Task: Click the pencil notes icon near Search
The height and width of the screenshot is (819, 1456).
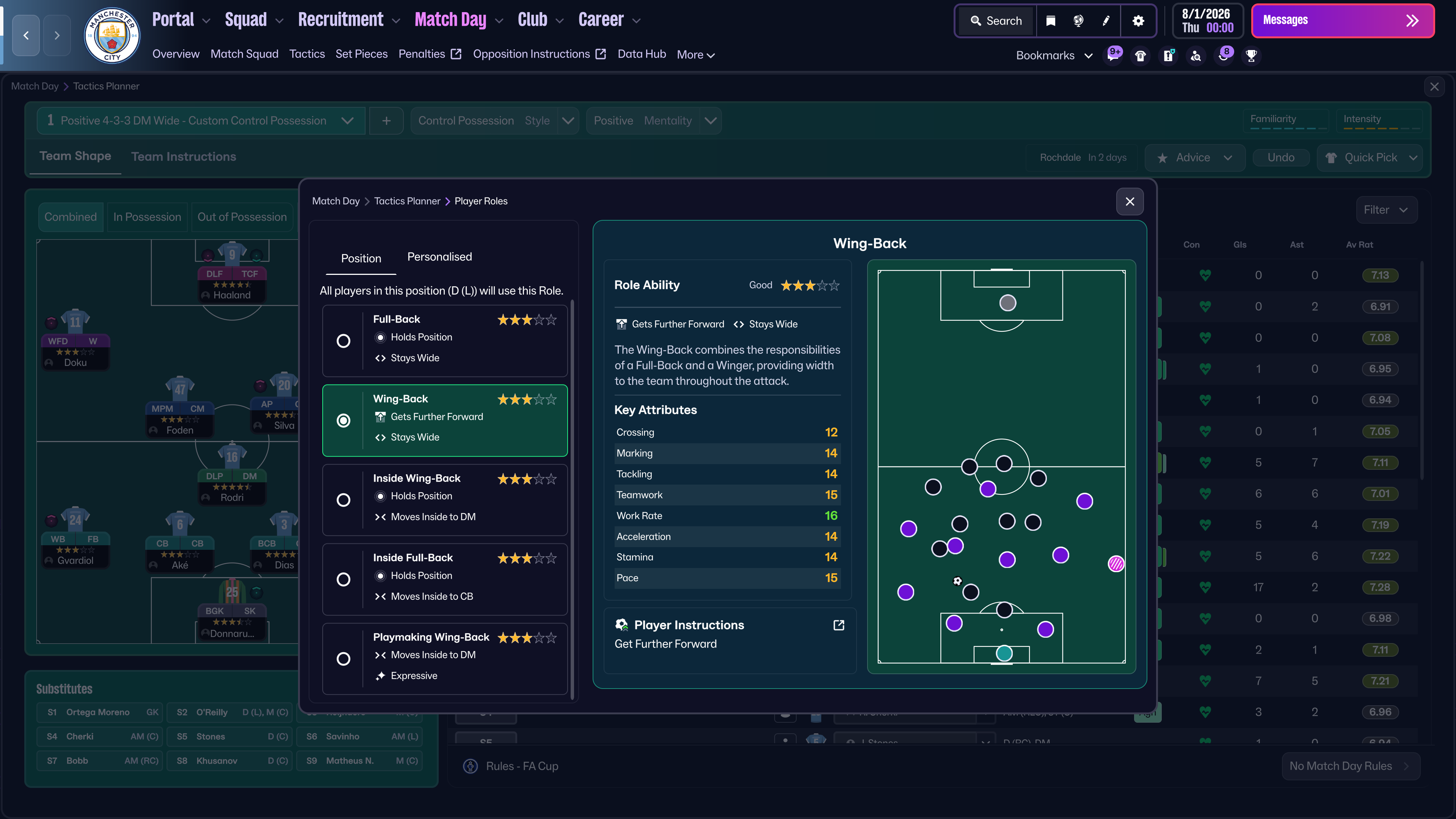Action: tap(1106, 21)
